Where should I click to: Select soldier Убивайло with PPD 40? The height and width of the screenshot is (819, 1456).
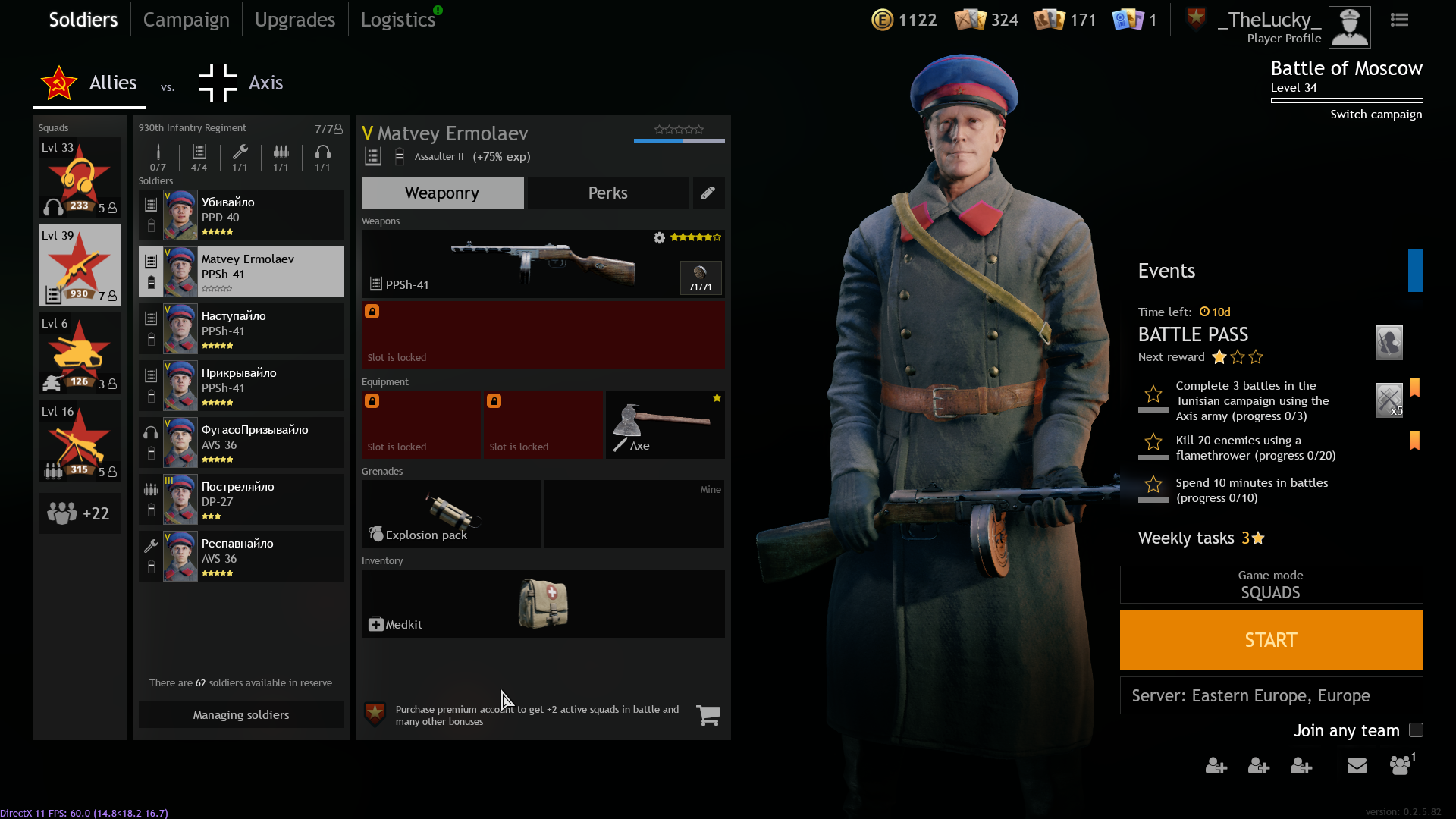point(240,215)
